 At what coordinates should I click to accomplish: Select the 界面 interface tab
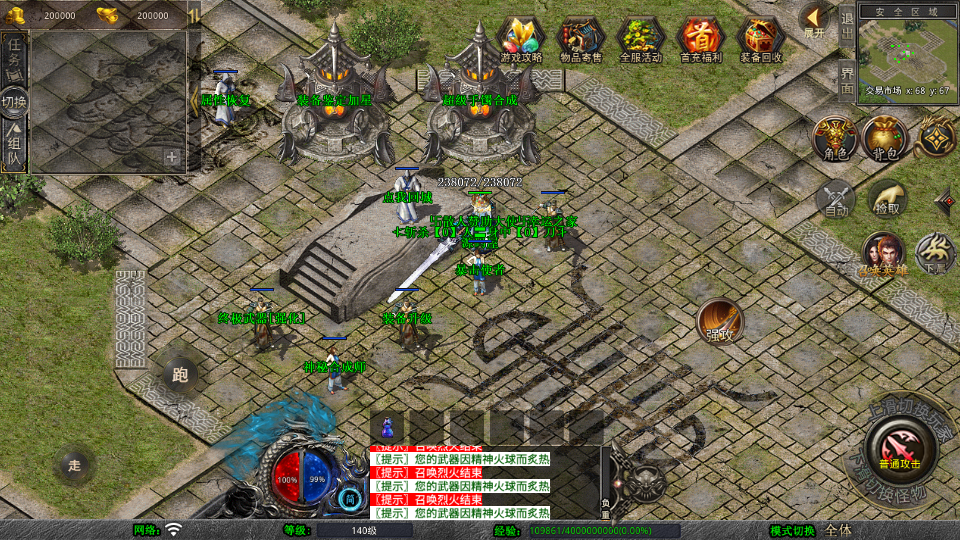click(847, 80)
